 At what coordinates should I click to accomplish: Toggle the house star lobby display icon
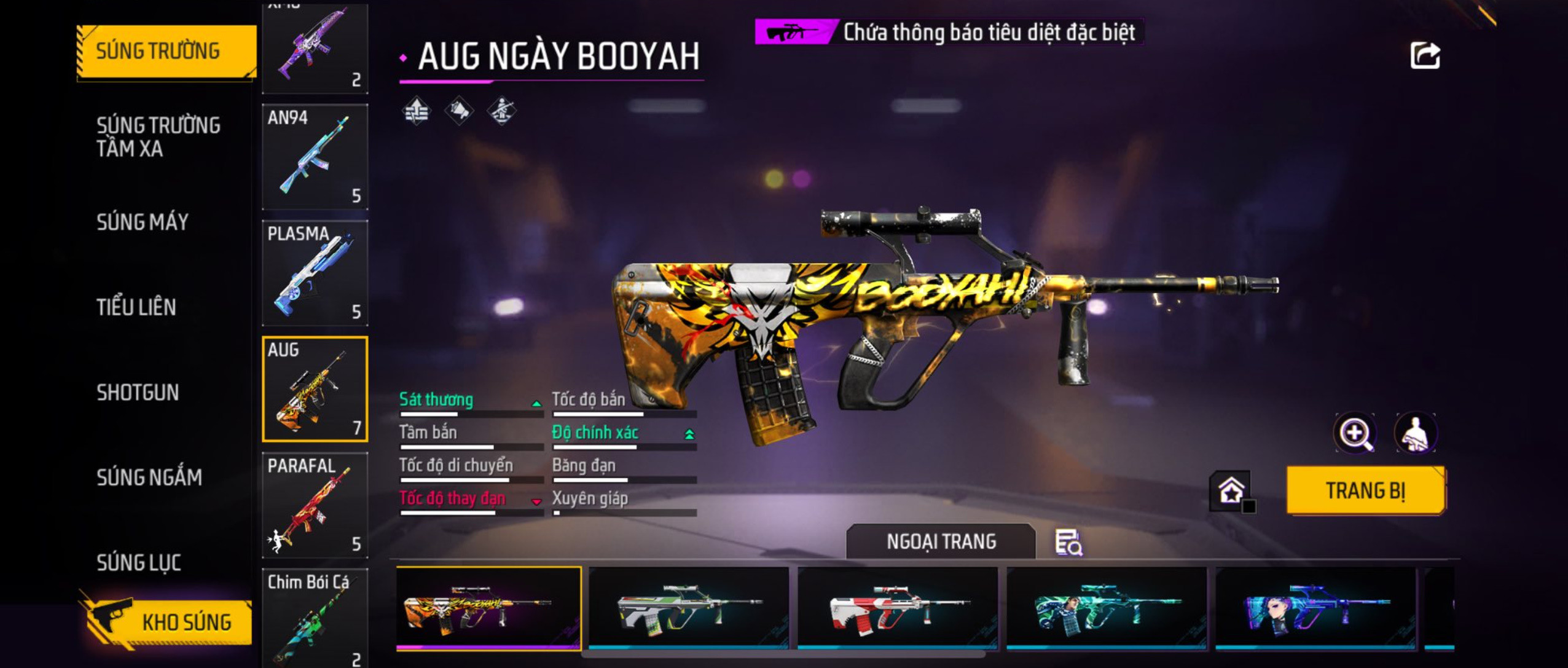(x=1231, y=491)
